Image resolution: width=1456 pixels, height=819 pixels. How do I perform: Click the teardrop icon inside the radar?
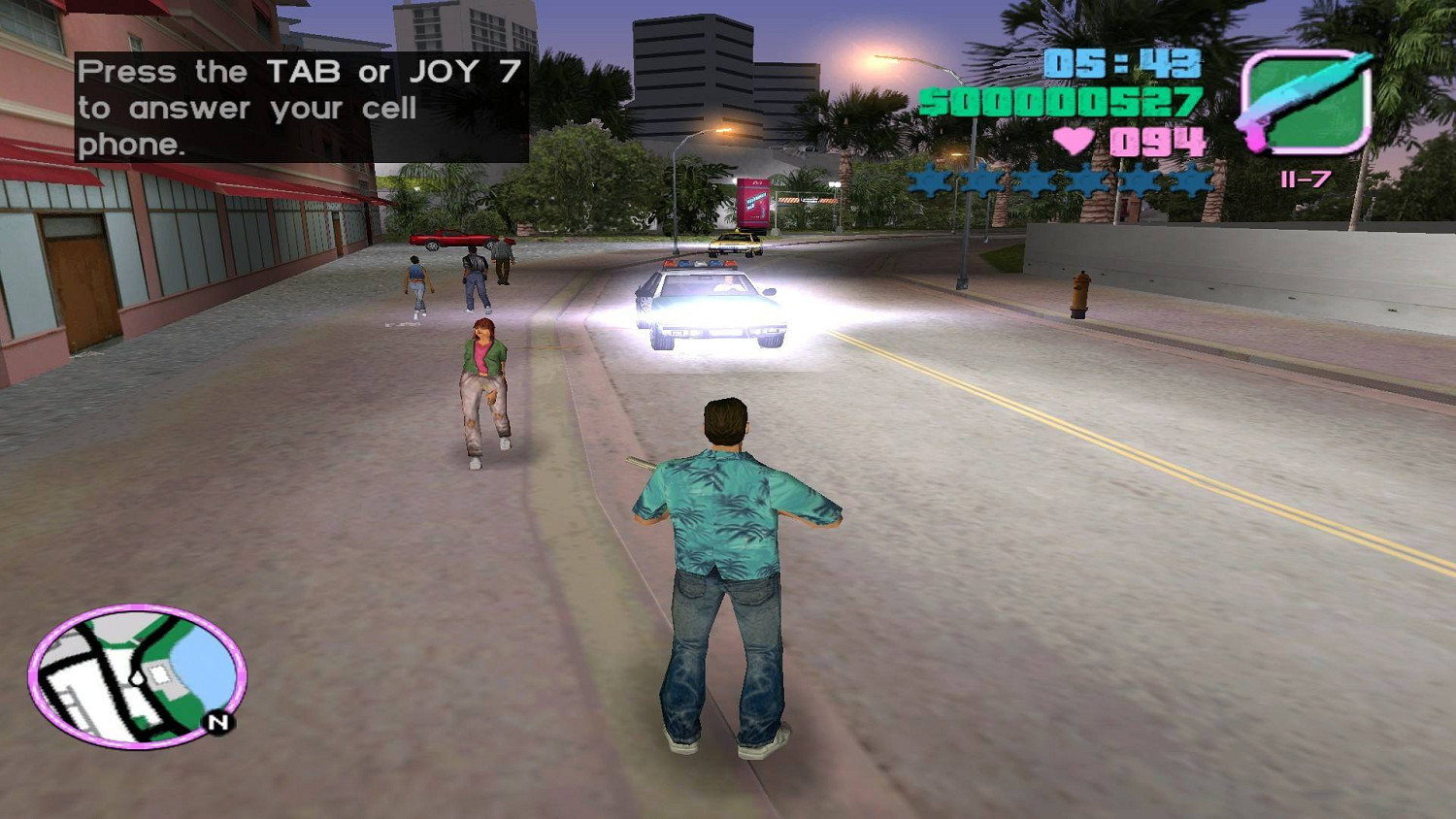137,677
